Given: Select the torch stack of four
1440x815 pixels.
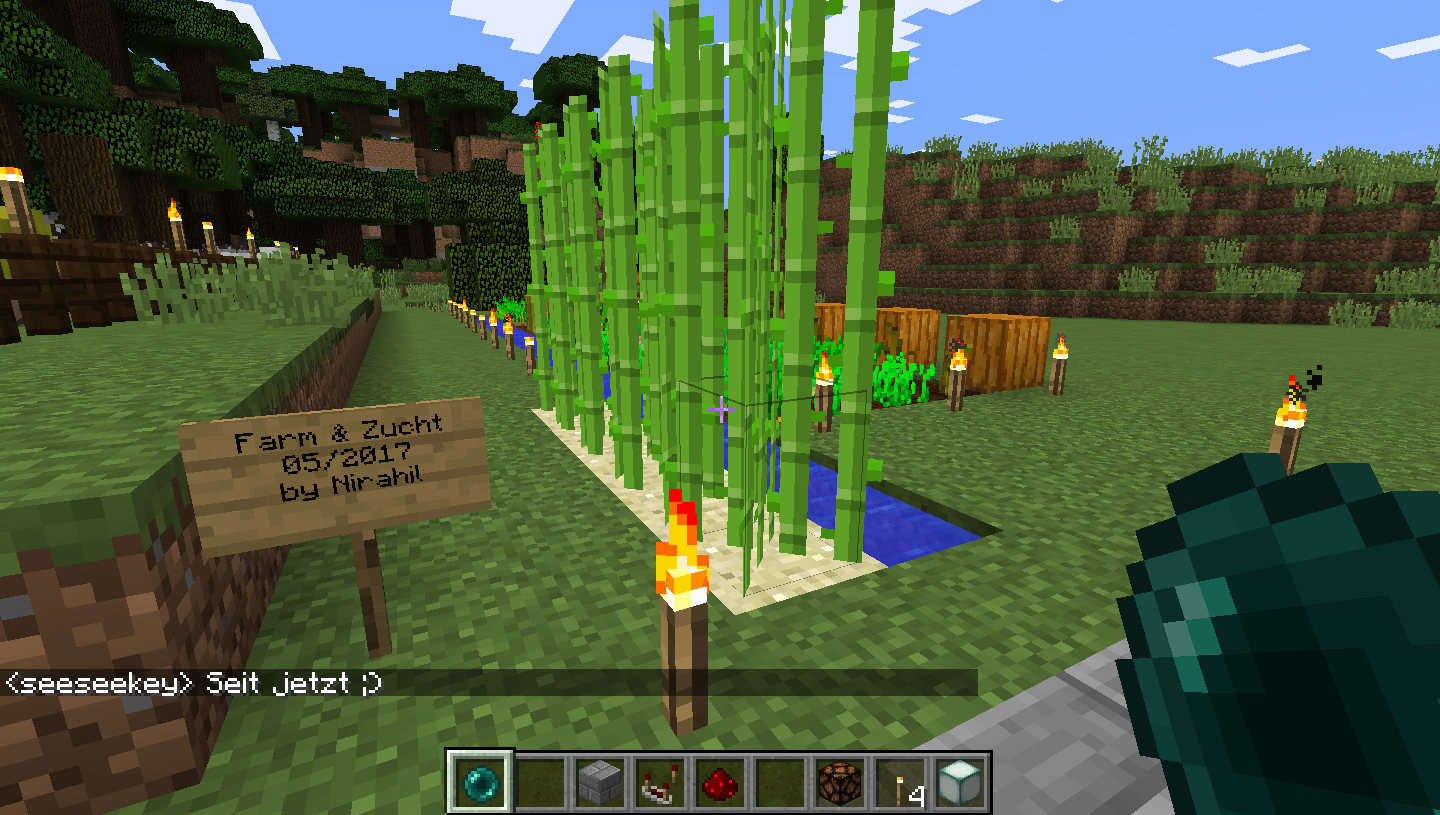Looking at the screenshot, I should [x=900, y=782].
